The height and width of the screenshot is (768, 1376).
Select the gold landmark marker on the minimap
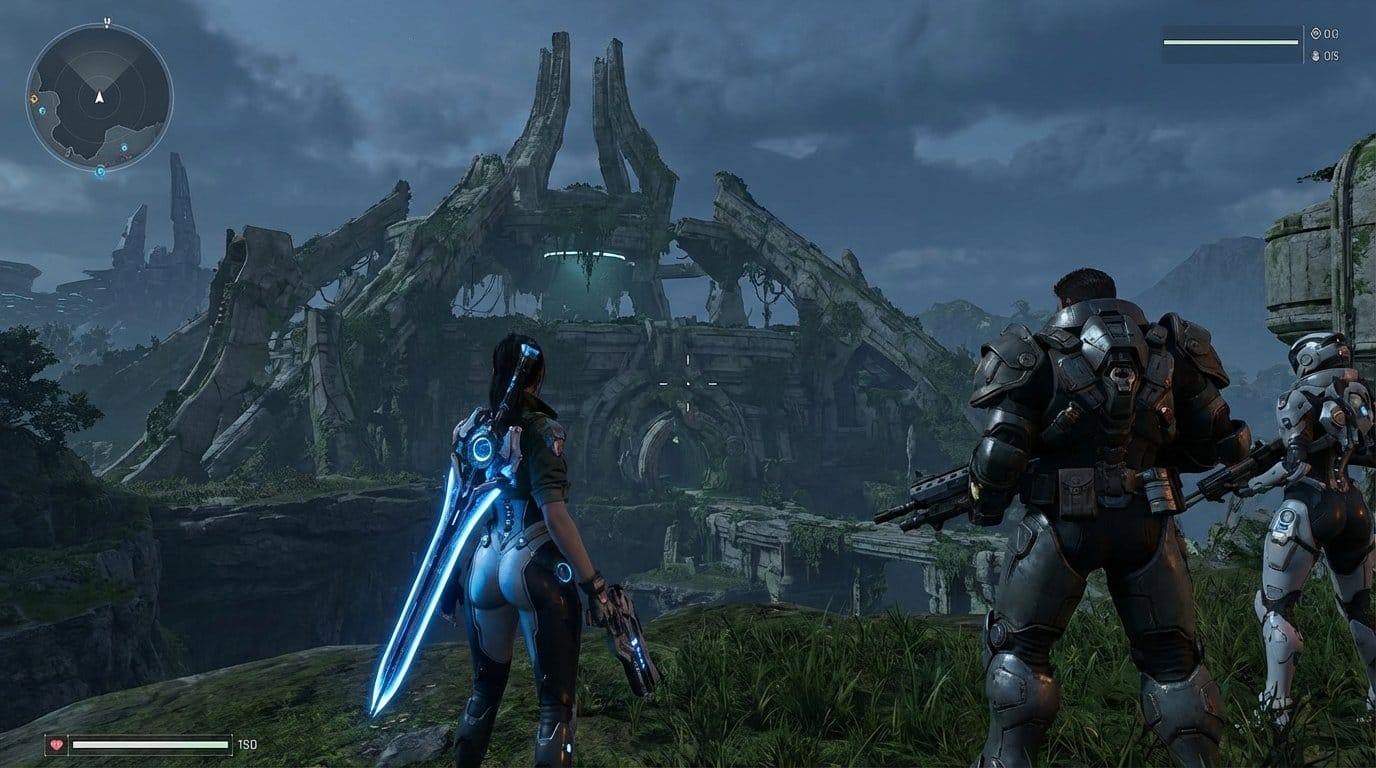pos(33,97)
